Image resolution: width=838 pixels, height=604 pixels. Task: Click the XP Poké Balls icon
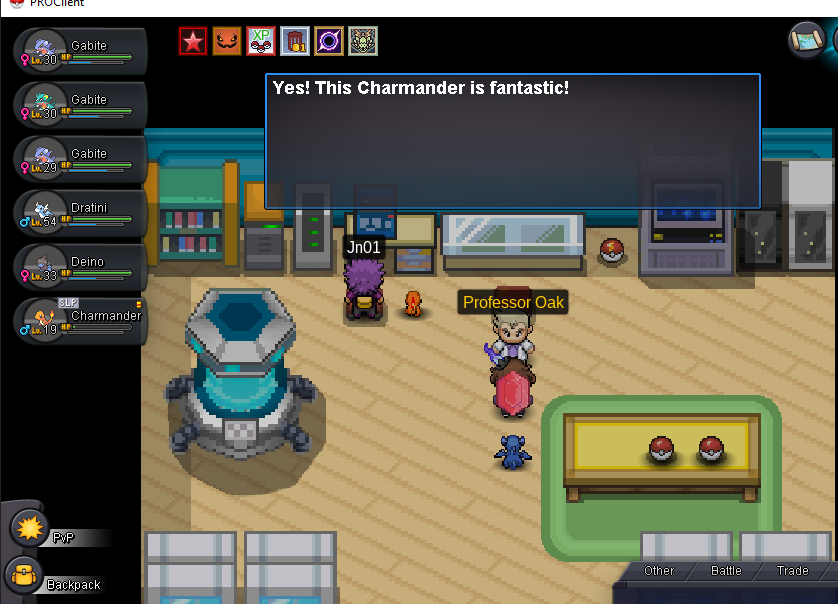[261, 41]
